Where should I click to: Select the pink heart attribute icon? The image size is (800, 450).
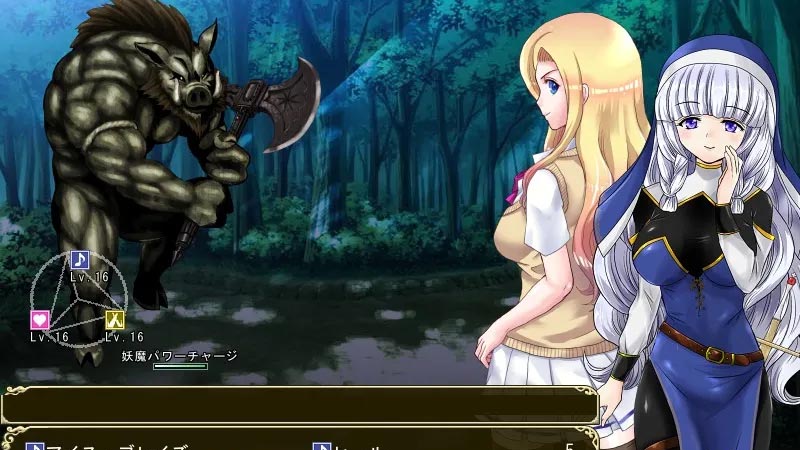40,320
